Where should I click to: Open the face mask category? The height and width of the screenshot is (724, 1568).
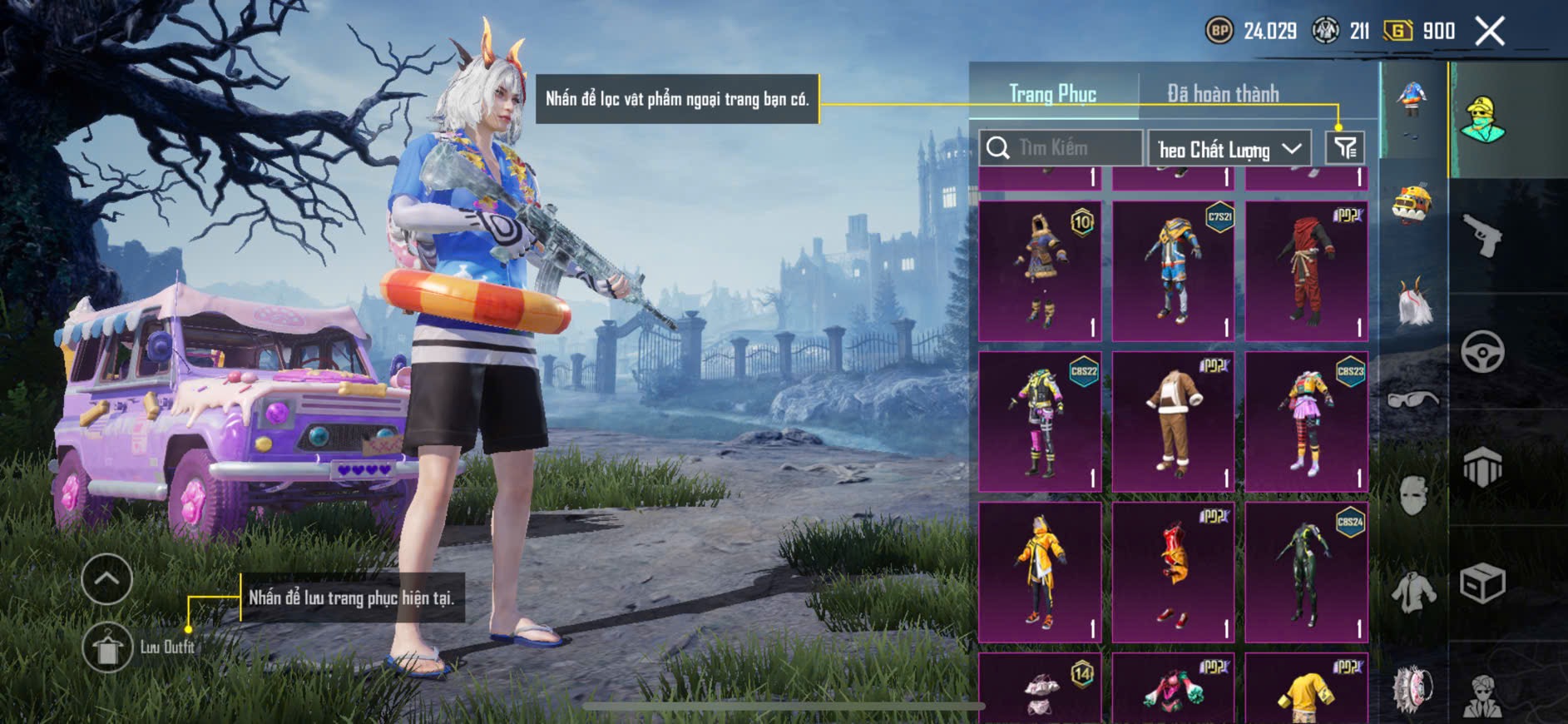(1412, 497)
